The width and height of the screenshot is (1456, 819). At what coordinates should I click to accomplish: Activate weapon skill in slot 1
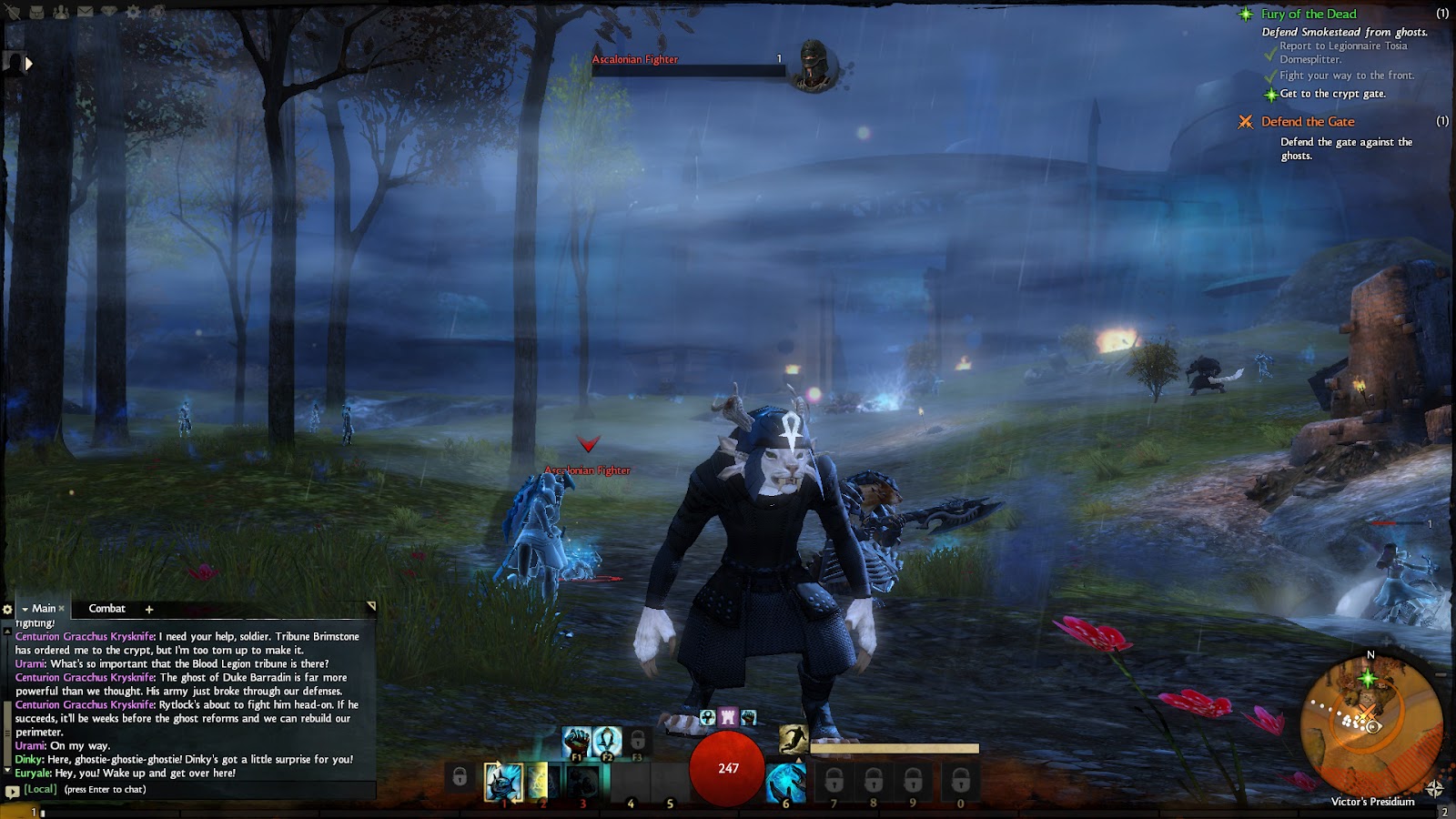tap(502, 781)
